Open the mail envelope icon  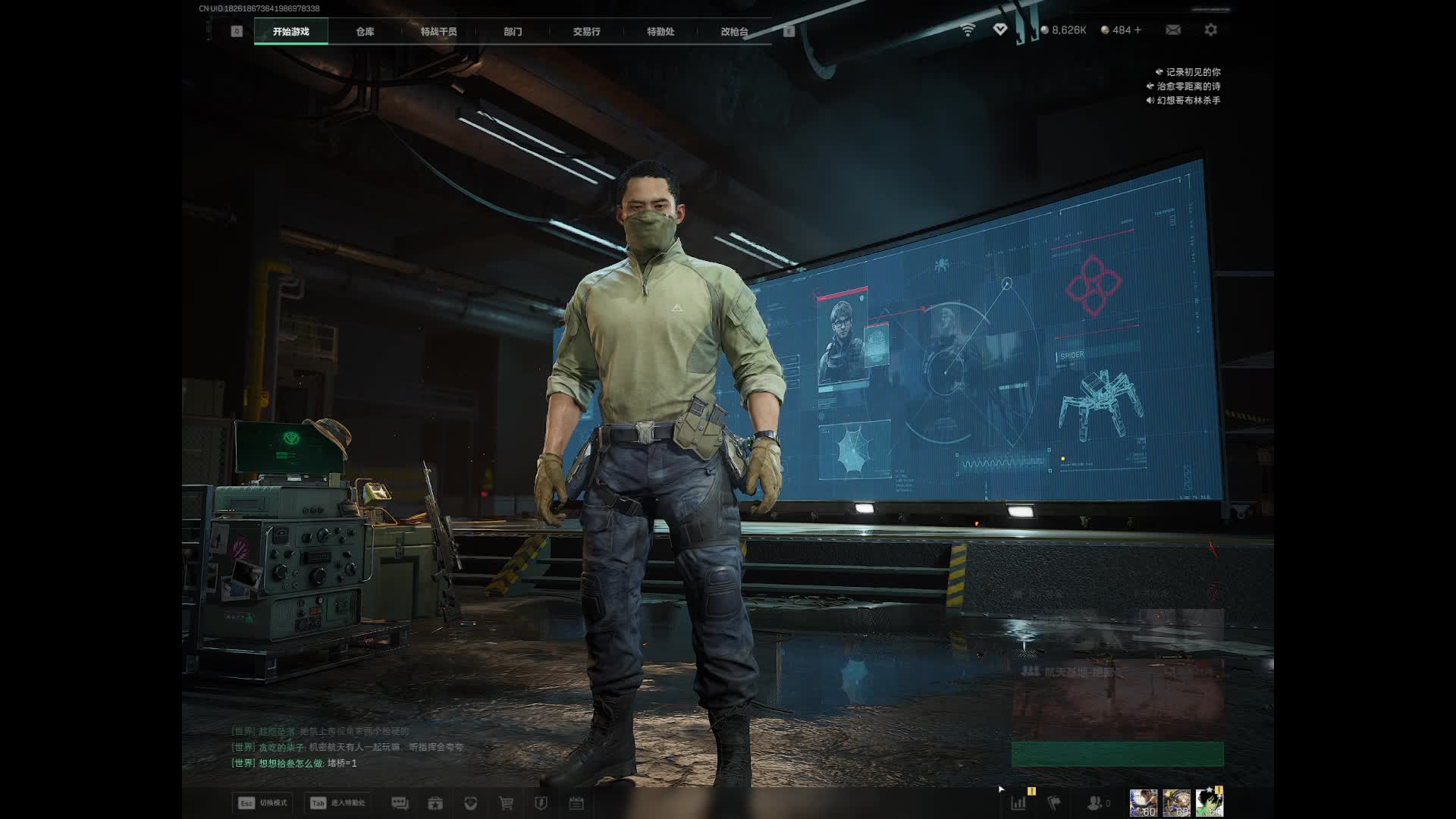pos(1173,30)
